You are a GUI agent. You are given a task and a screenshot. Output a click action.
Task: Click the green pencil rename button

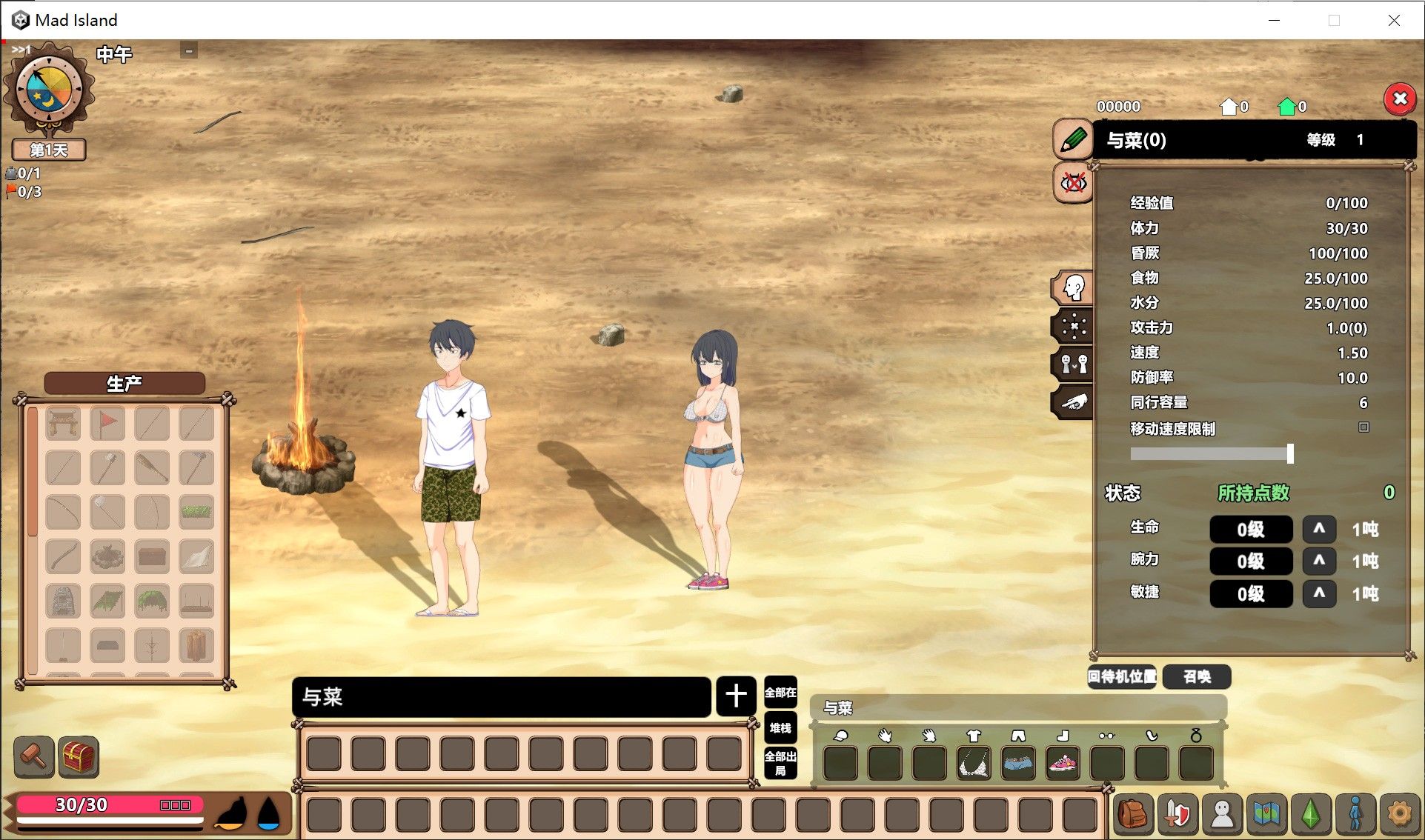pyautogui.click(x=1073, y=139)
